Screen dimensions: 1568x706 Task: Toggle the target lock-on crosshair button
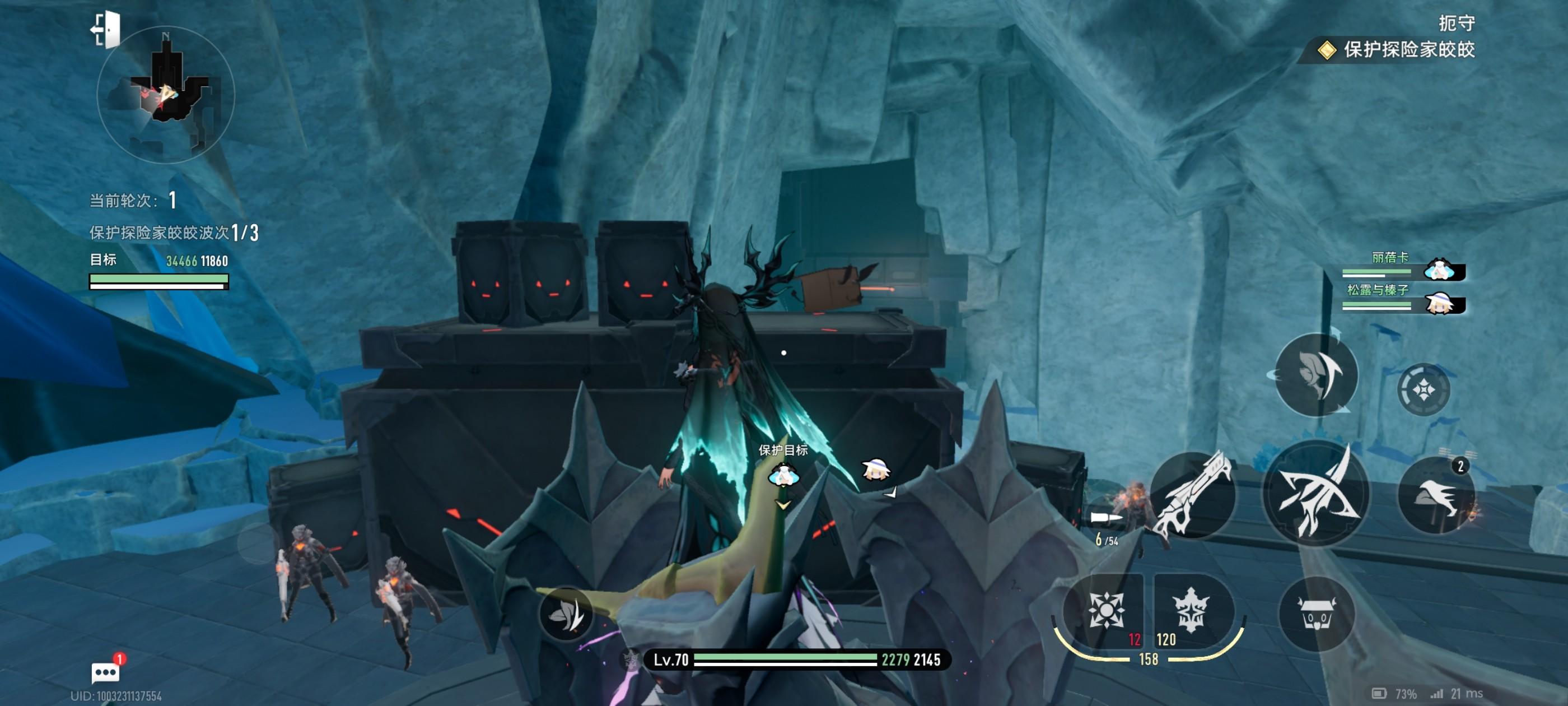click(1423, 390)
